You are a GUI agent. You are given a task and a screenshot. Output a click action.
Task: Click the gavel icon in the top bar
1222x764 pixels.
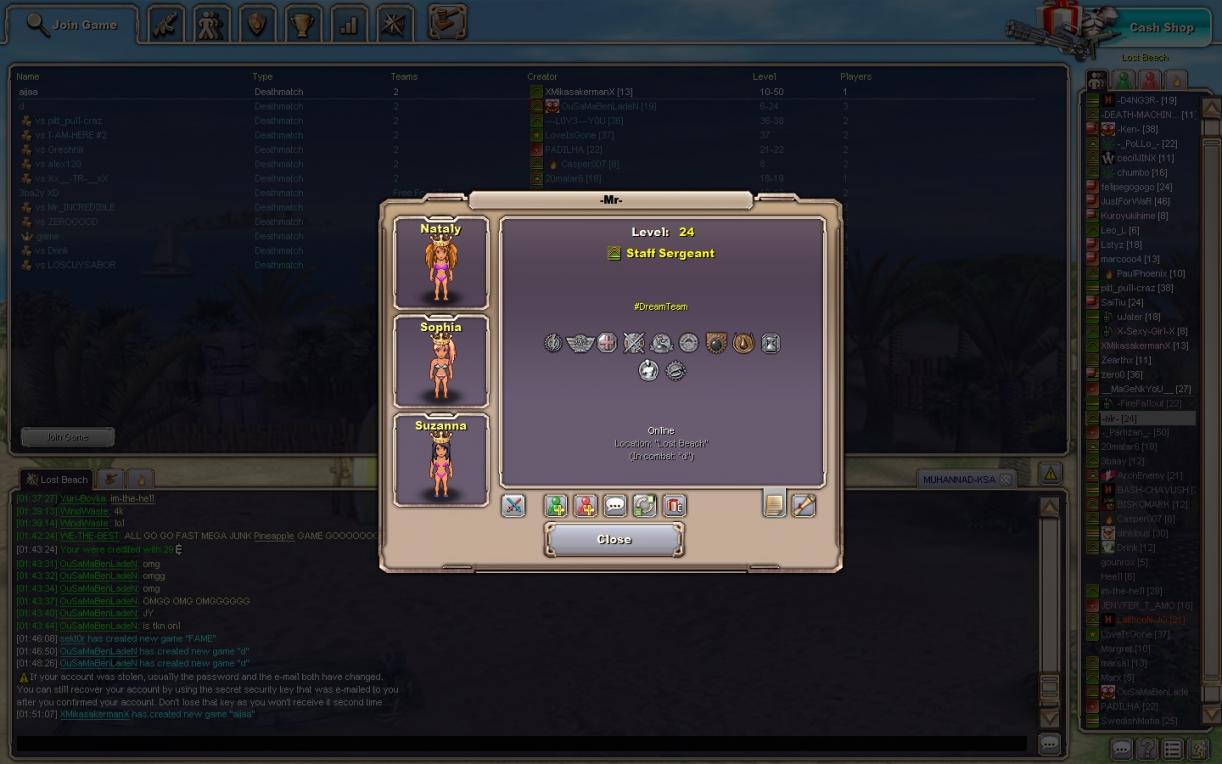click(x=447, y=22)
